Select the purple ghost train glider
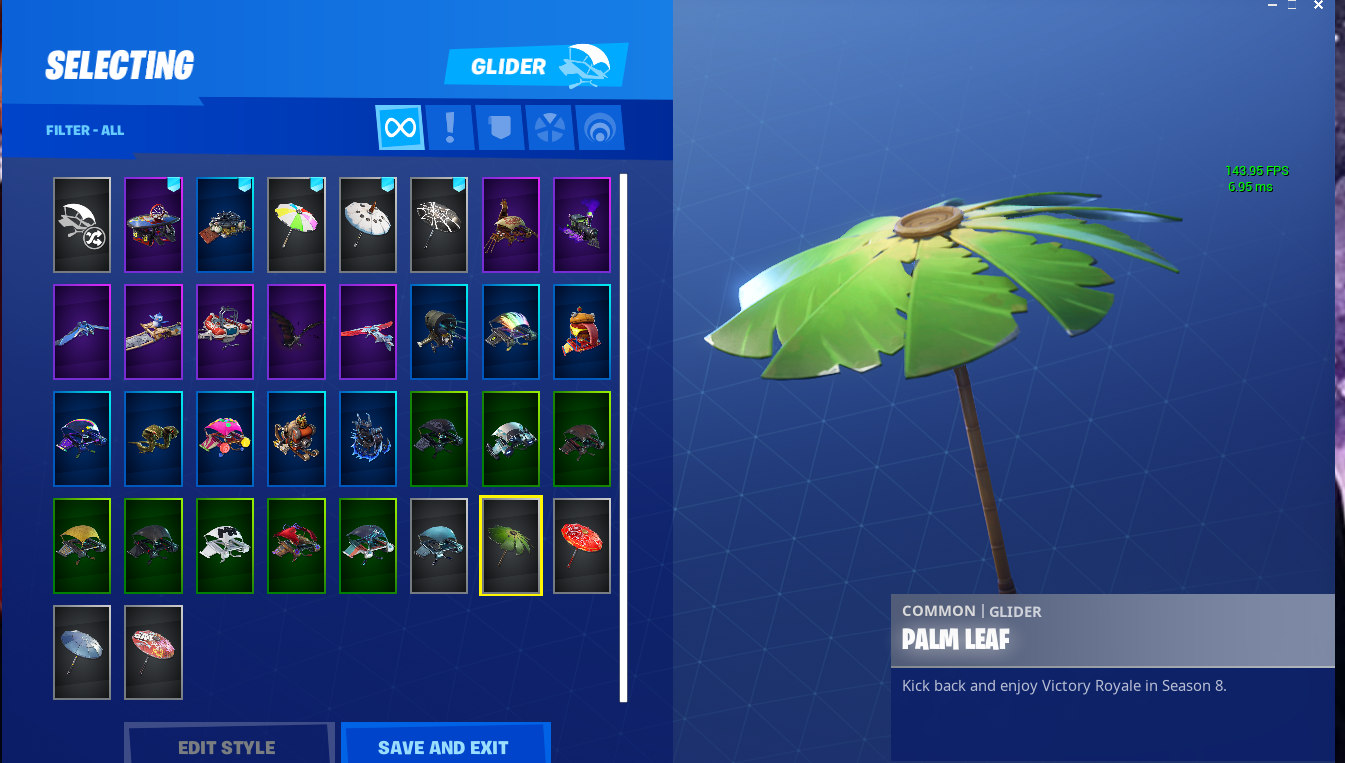 (581, 224)
